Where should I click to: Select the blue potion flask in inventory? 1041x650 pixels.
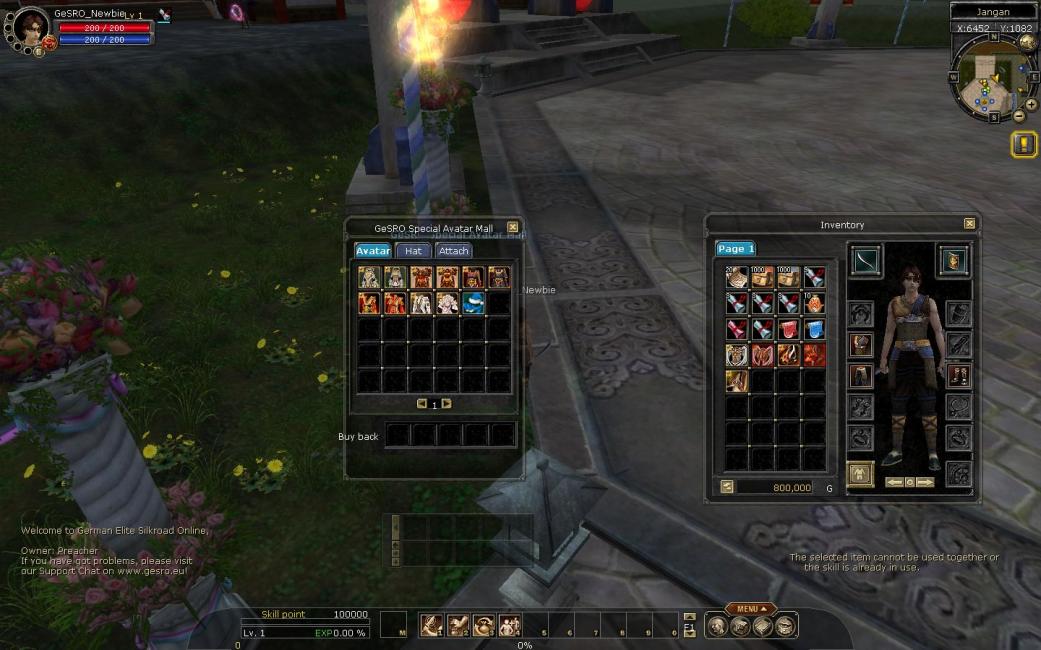pos(815,329)
